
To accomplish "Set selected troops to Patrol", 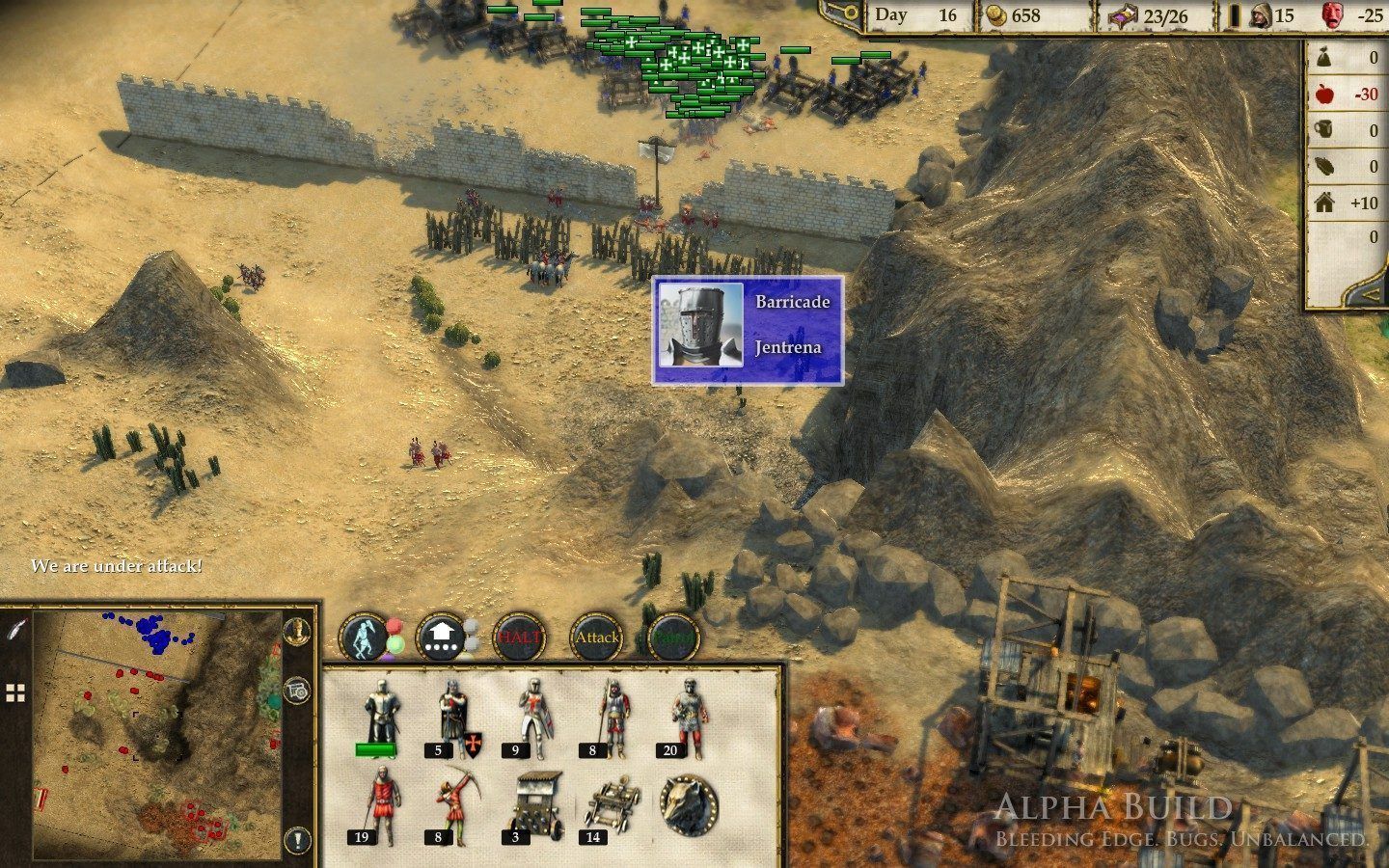I will tap(672, 637).
